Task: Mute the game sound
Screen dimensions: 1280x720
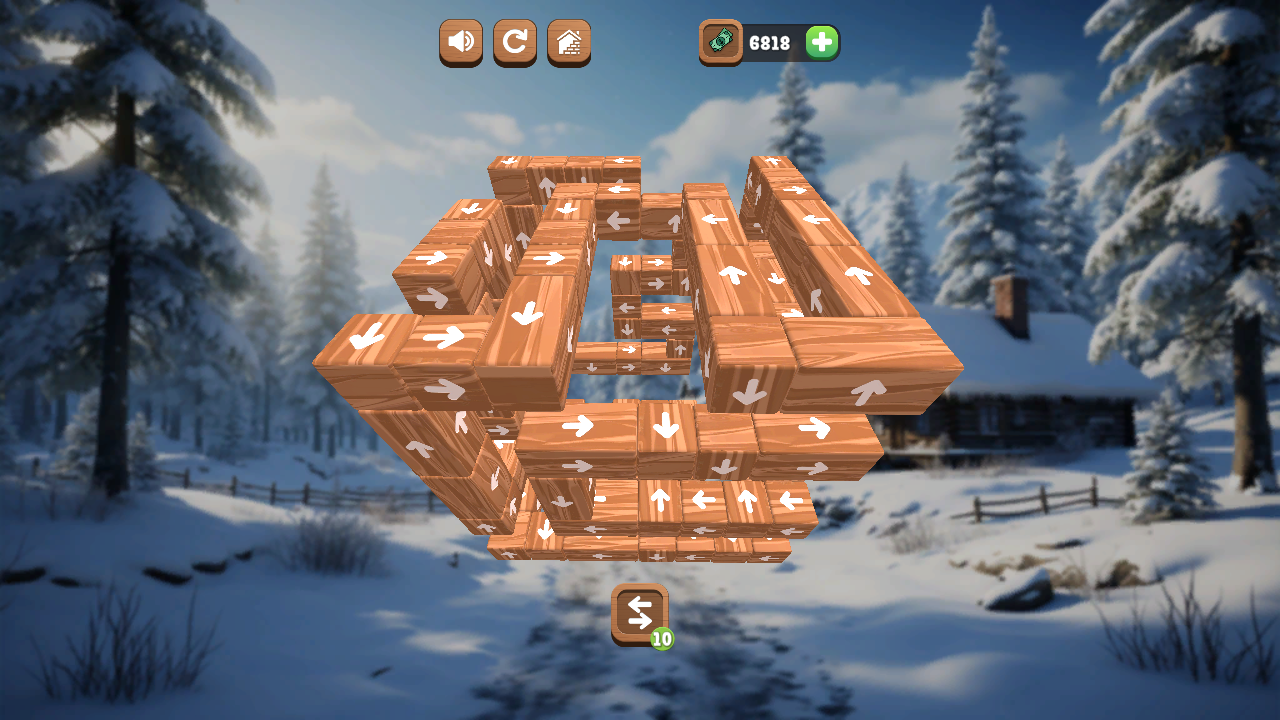Action: tap(460, 43)
